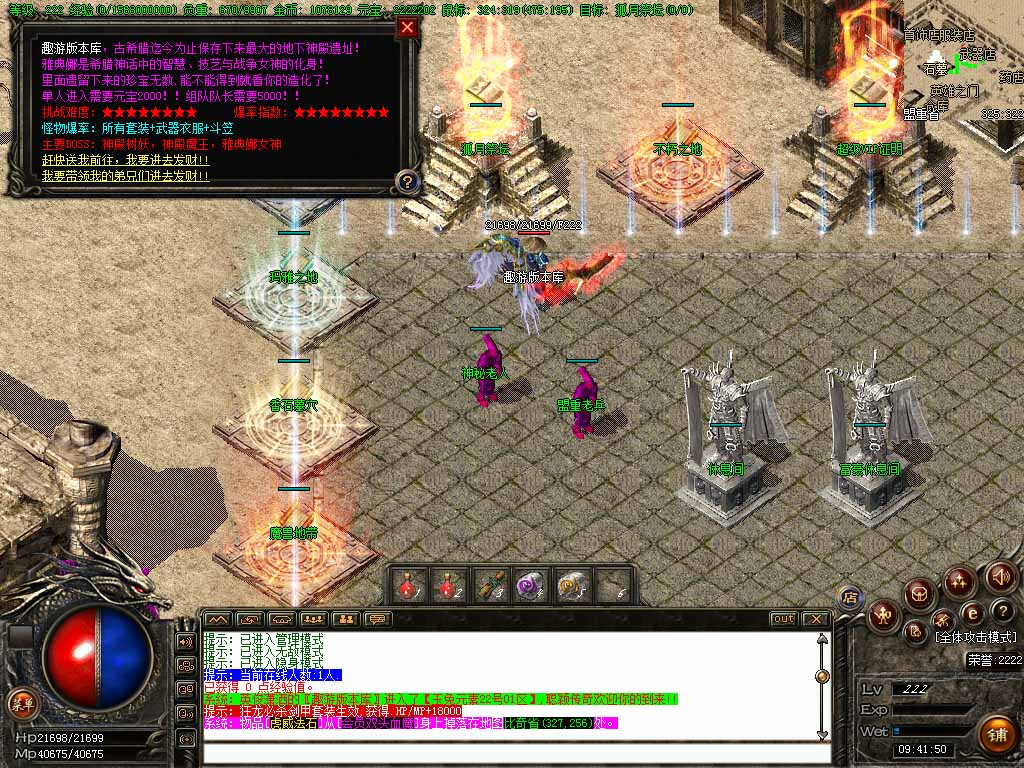The width and height of the screenshot is (1024, 768).
Task: Close the chat panel with its X button
Action: (x=815, y=619)
